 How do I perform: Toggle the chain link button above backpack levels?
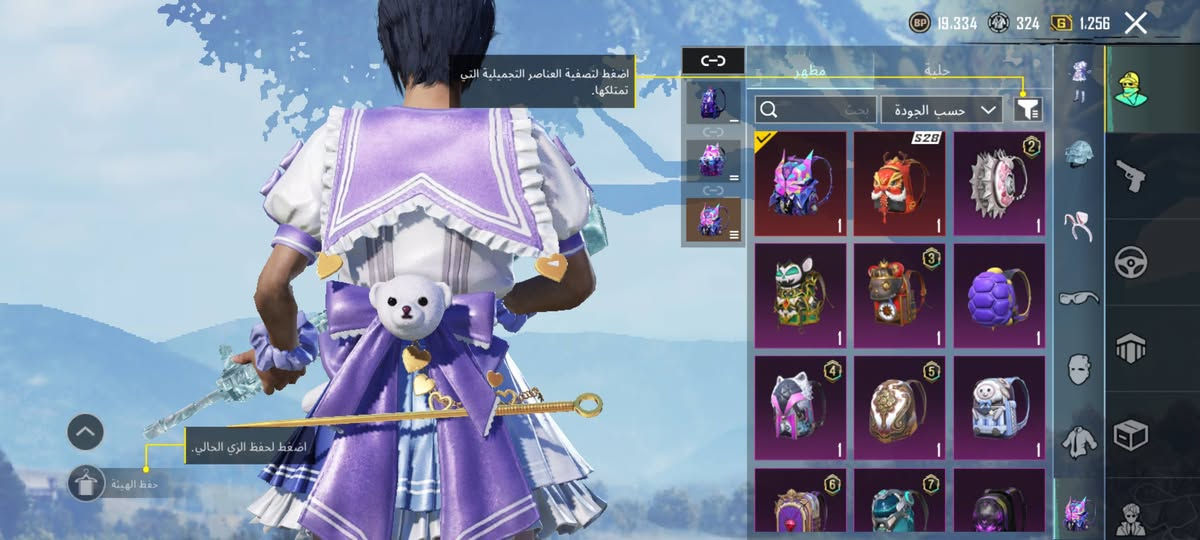713,61
